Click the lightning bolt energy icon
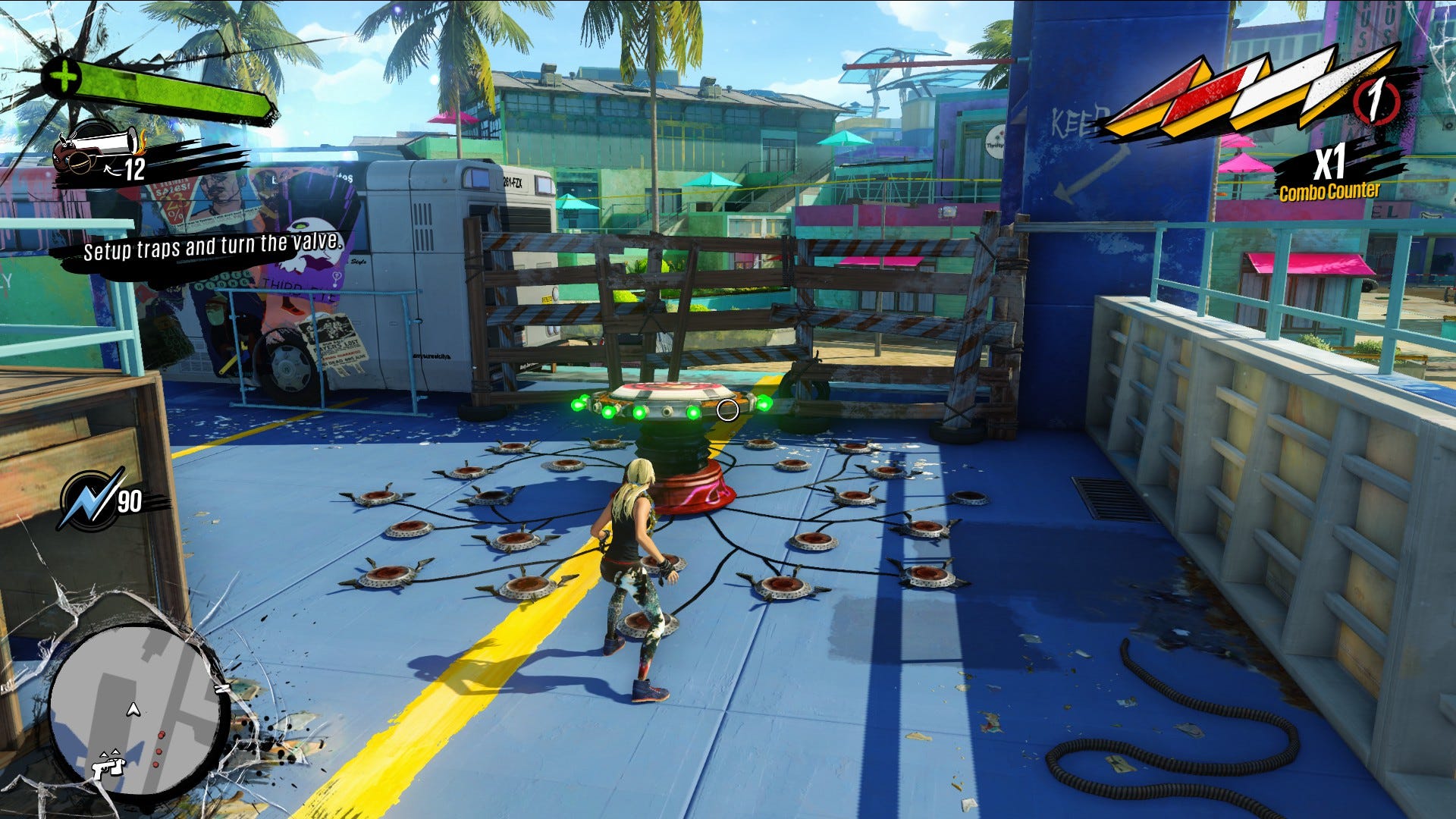Image resolution: width=1456 pixels, height=819 pixels. pos(89,500)
